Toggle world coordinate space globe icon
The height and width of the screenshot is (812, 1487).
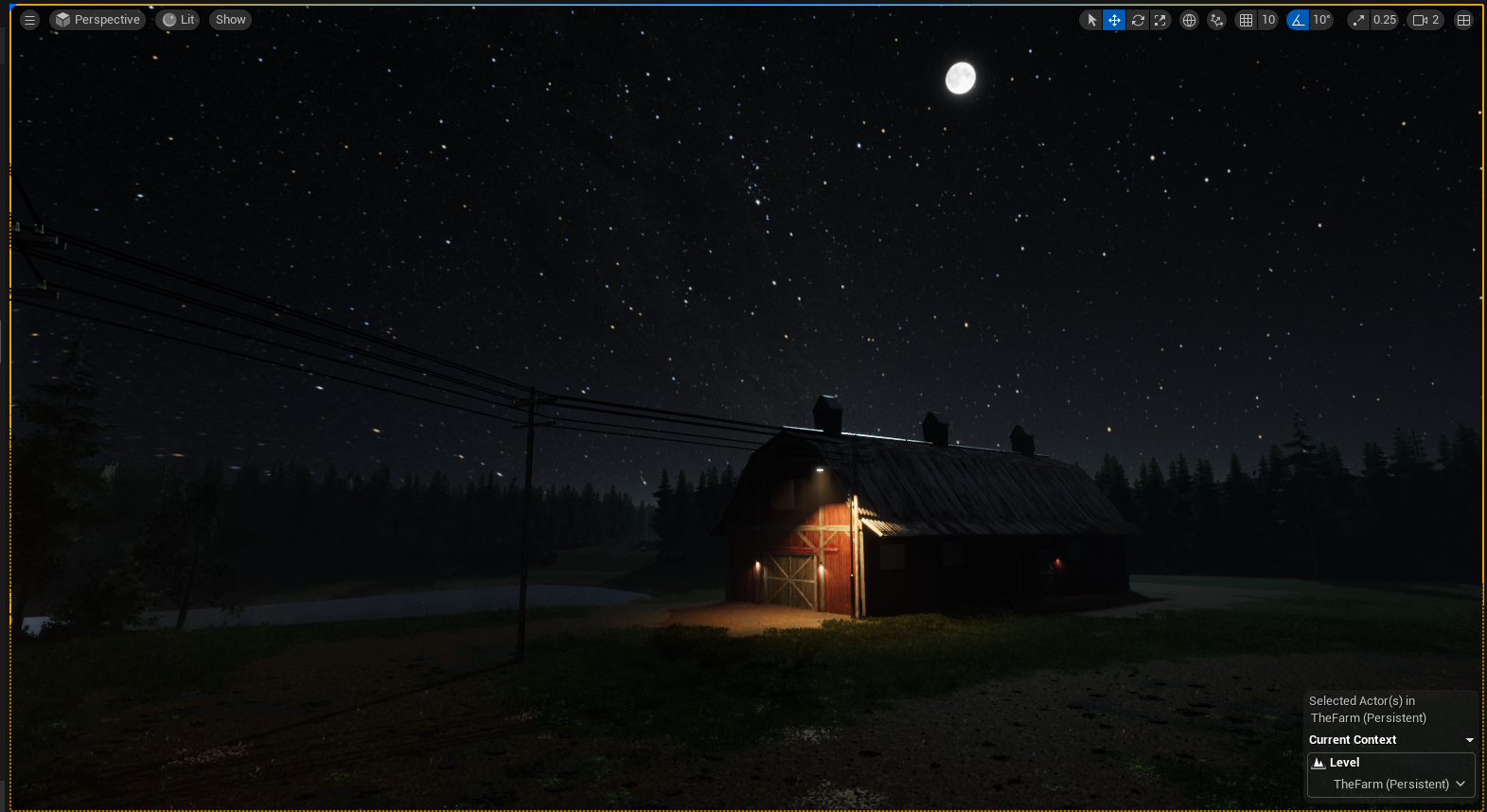[1190, 20]
